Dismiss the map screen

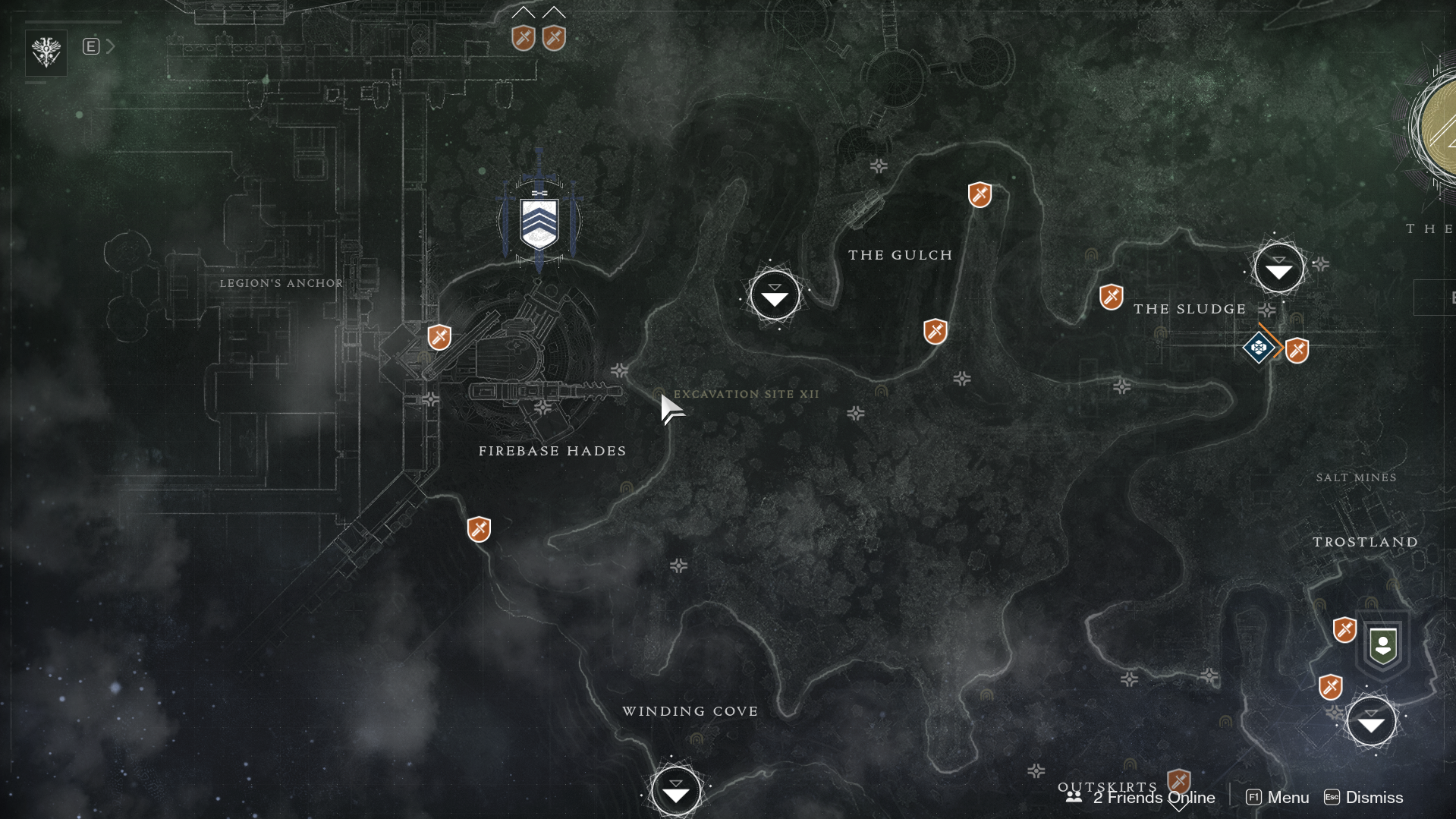[x=1363, y=798]
